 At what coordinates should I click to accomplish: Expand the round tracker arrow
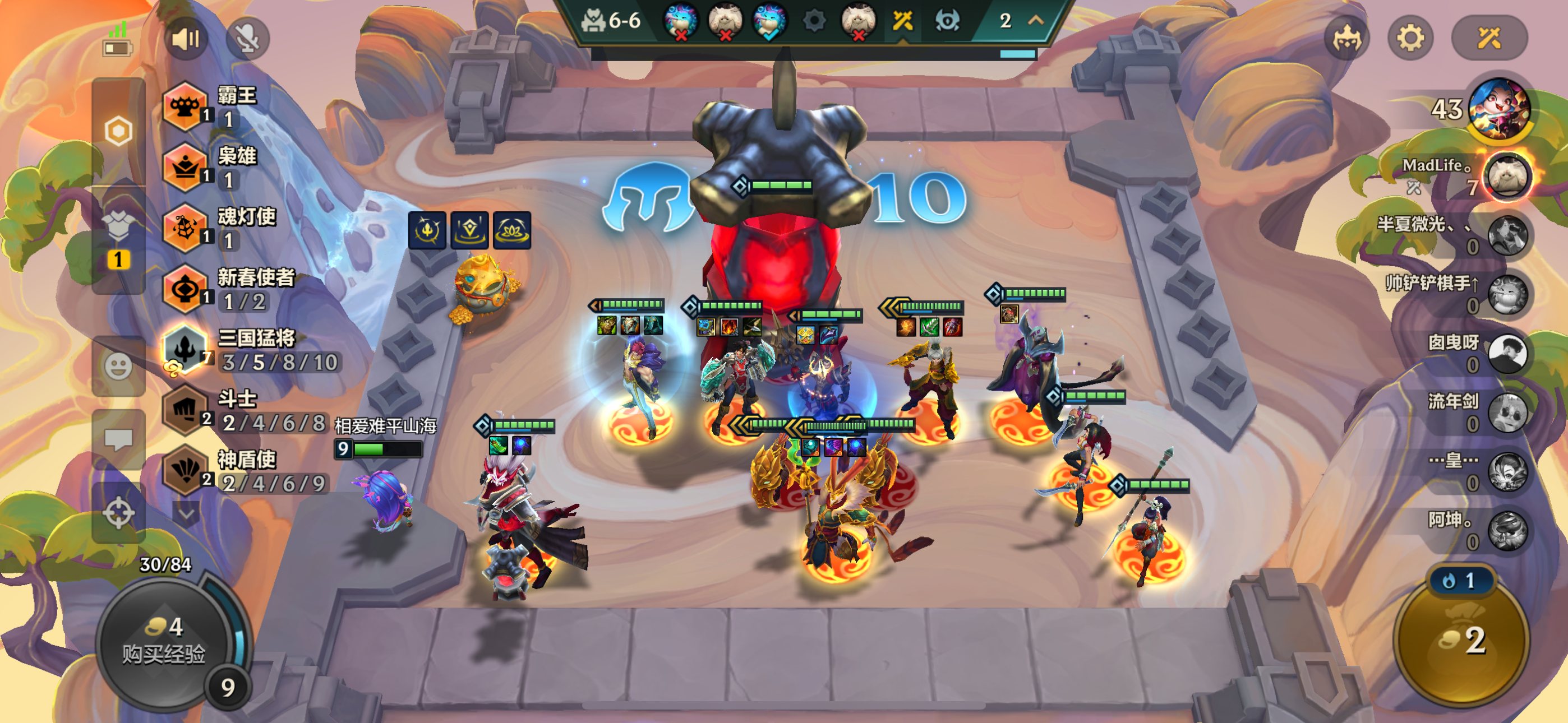pos(1036,21)
